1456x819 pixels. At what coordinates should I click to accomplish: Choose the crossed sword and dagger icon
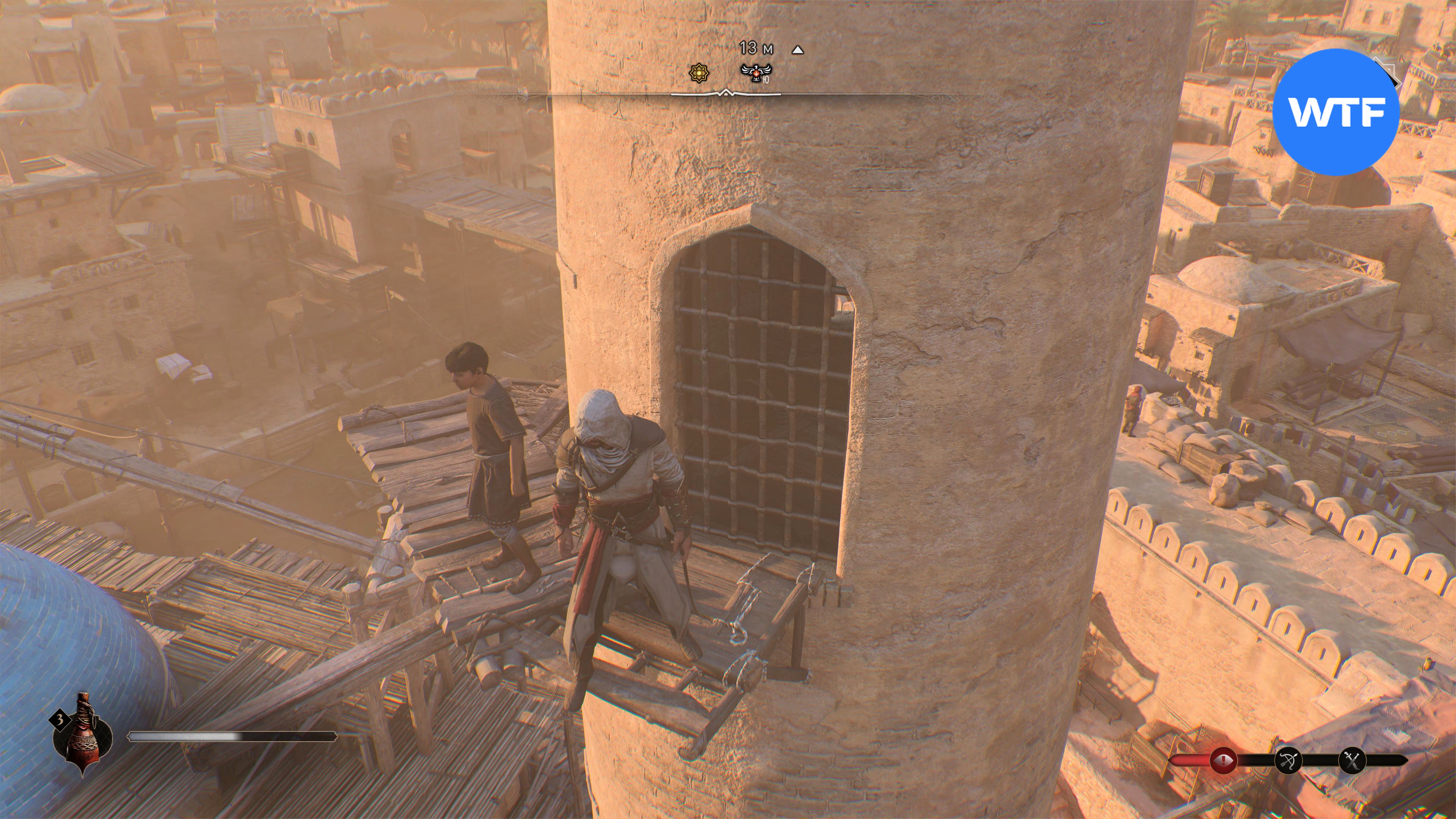(1352, 760)
